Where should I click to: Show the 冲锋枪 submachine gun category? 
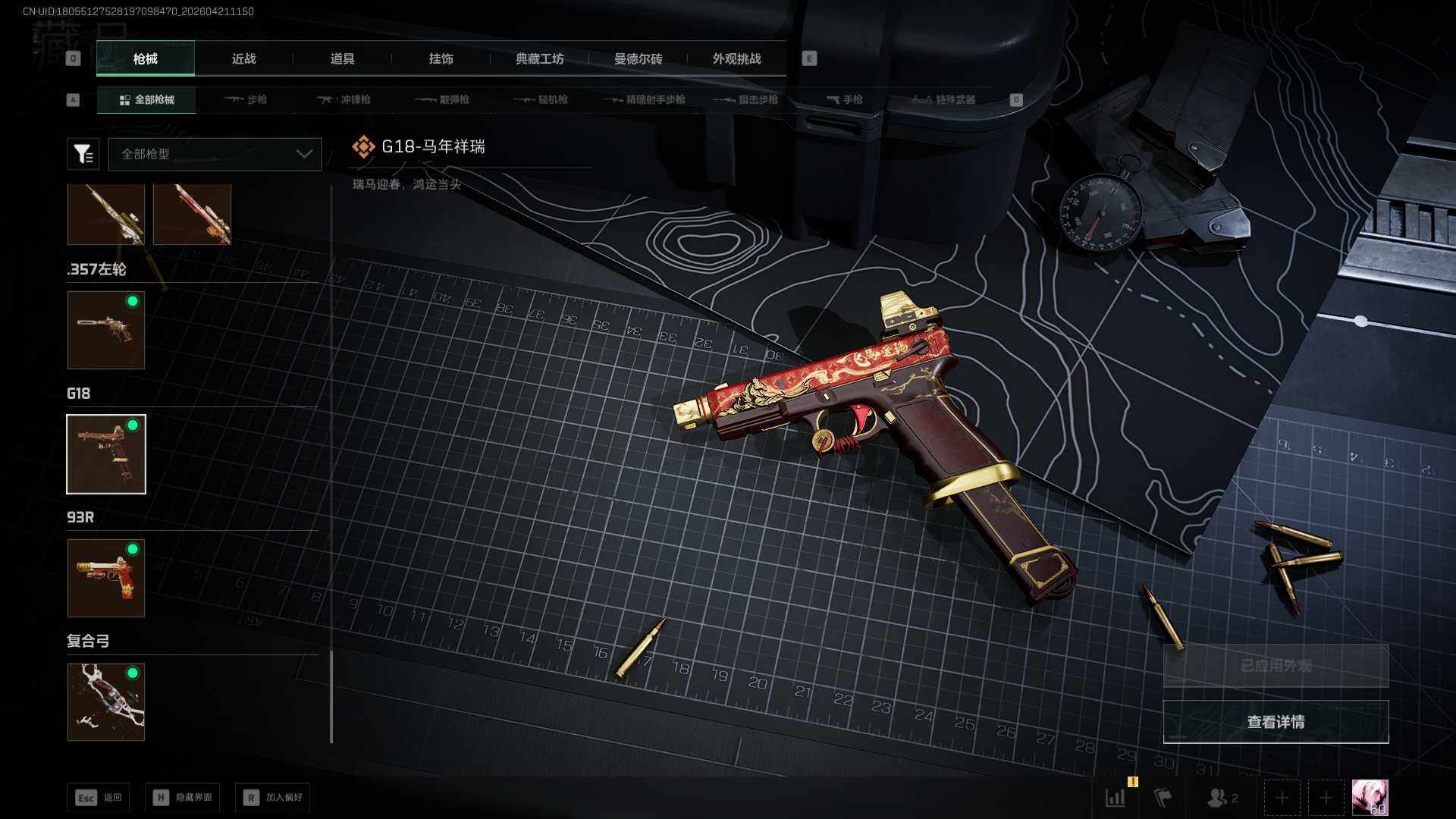click(x=344, y=99)
